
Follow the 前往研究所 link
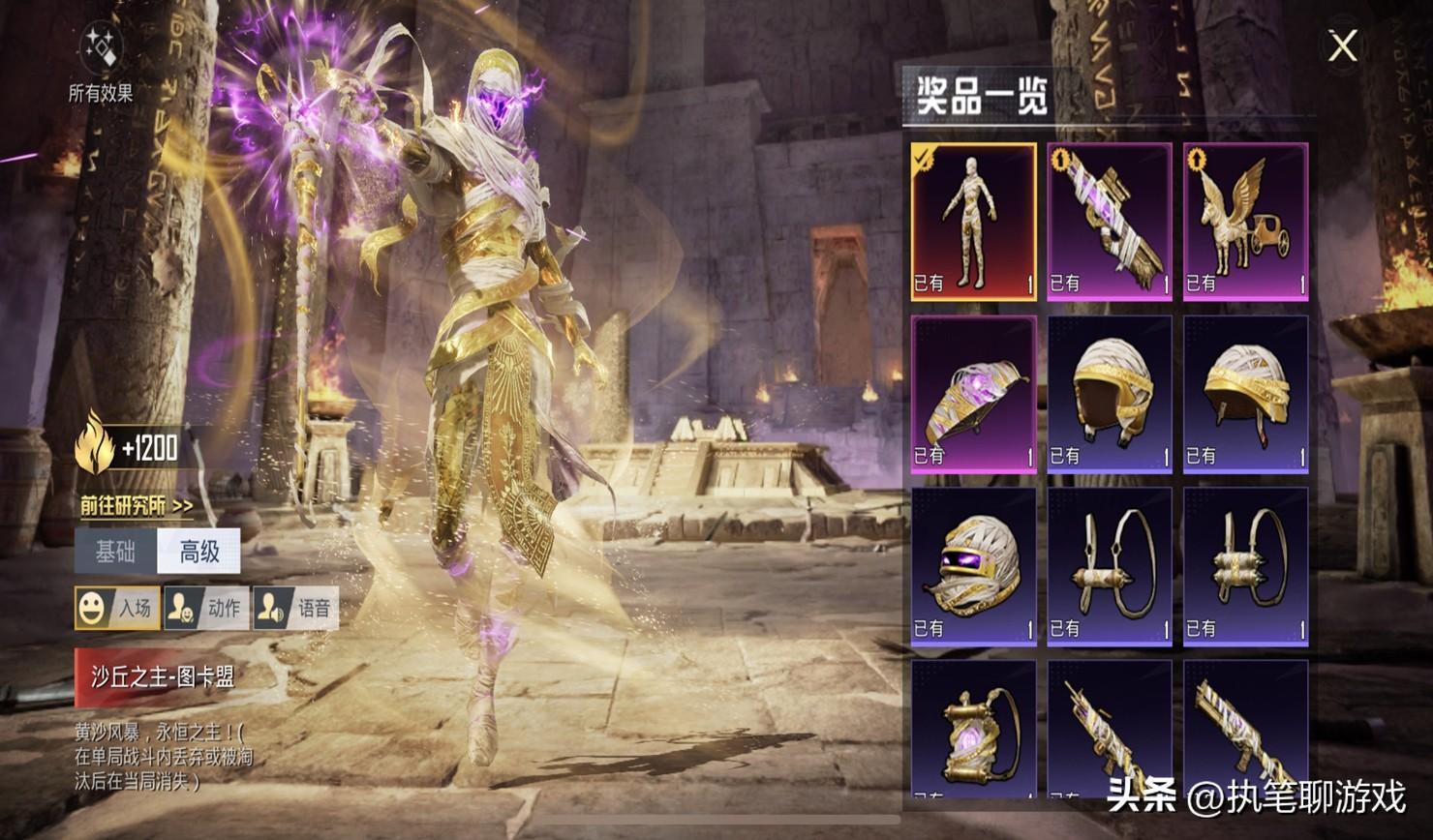(137, 505)
